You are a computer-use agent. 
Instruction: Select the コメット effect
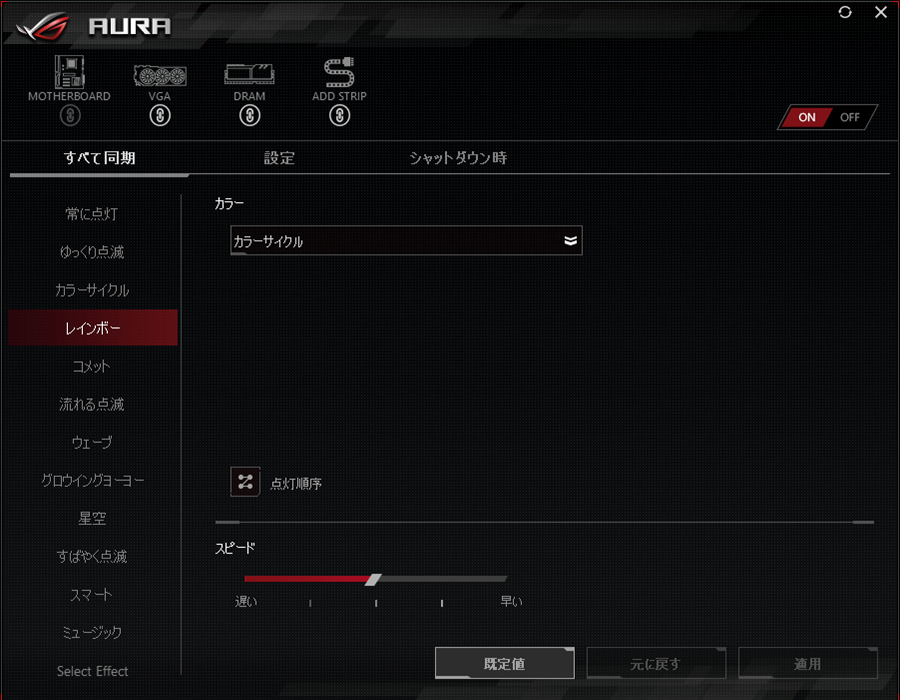click(x=92, y=367)
